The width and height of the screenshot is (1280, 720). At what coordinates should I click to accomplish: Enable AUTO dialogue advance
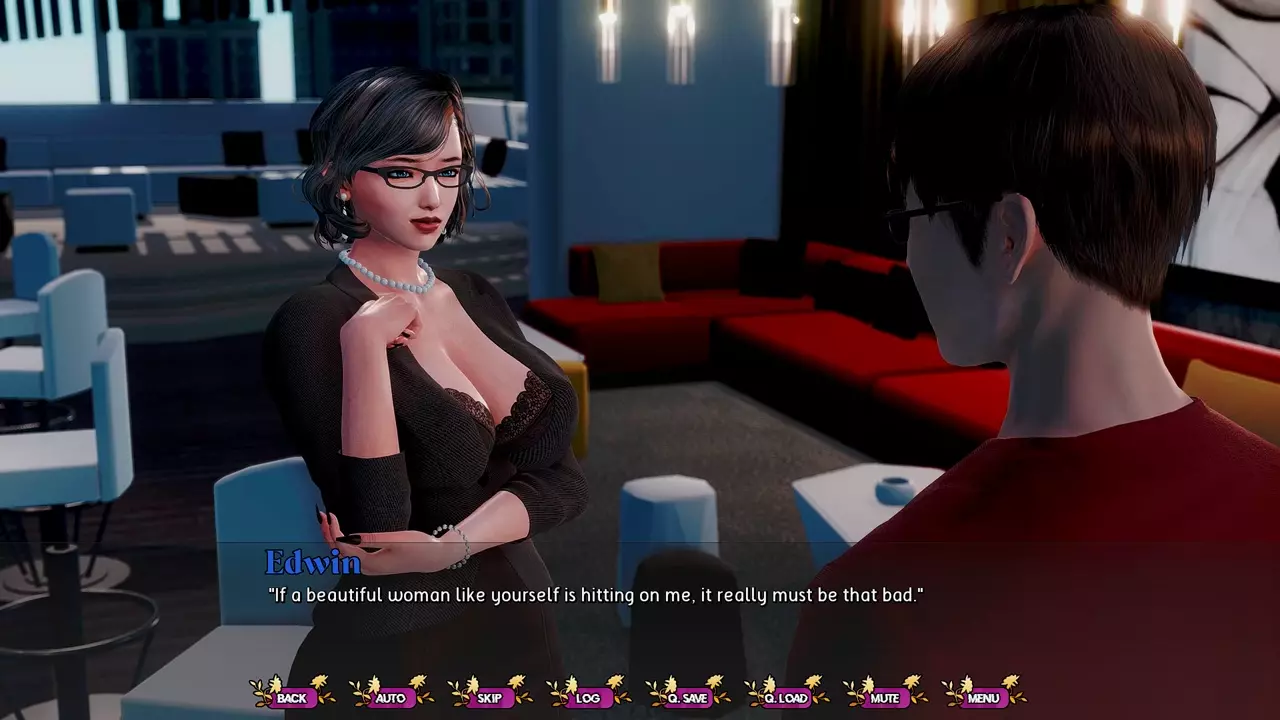pos(391,697)
